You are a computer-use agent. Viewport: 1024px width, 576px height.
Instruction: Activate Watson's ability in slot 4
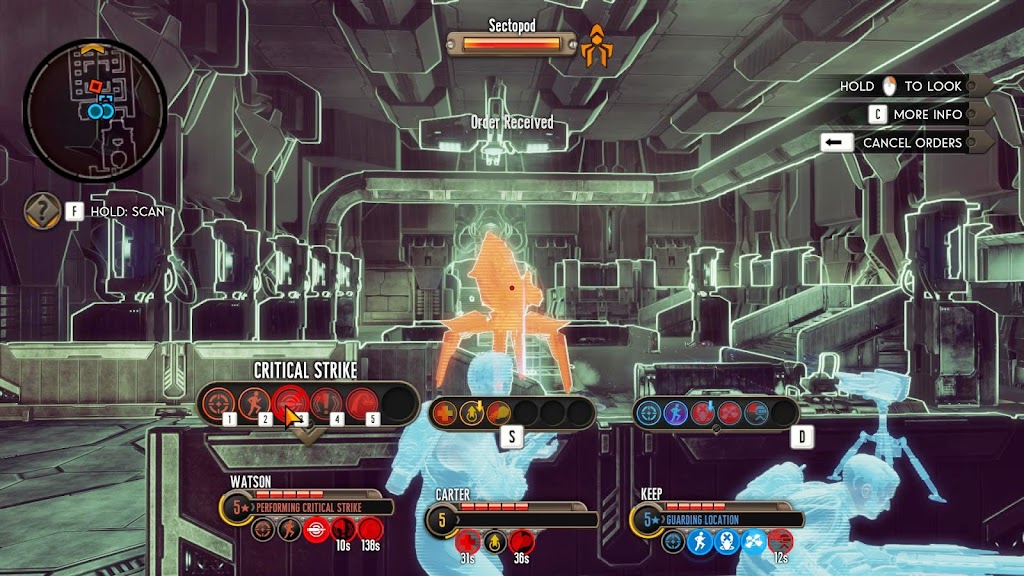coord(326,403)
